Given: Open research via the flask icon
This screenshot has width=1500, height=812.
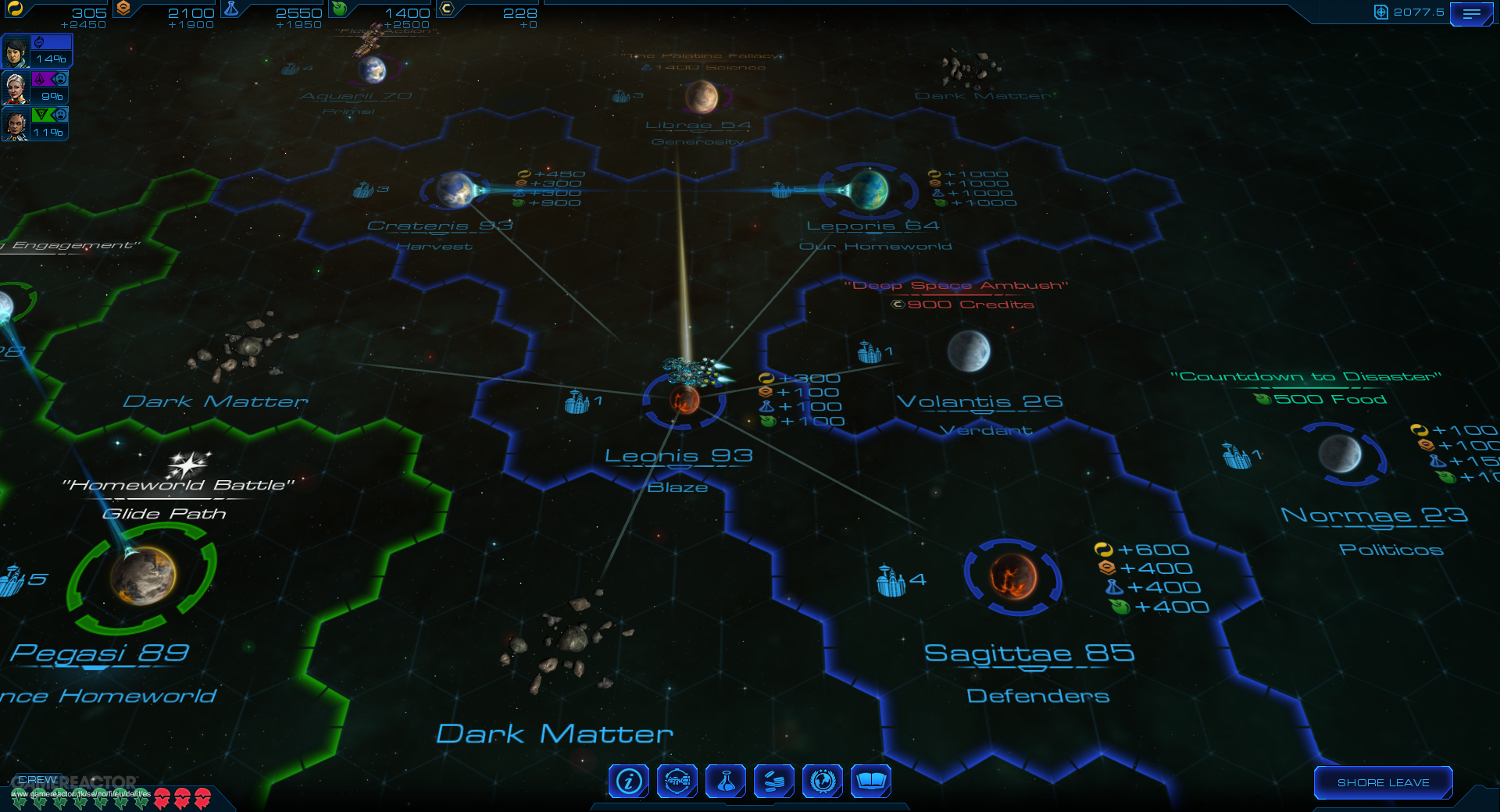Looking at the screenshot, I should (x=726, y=781).
